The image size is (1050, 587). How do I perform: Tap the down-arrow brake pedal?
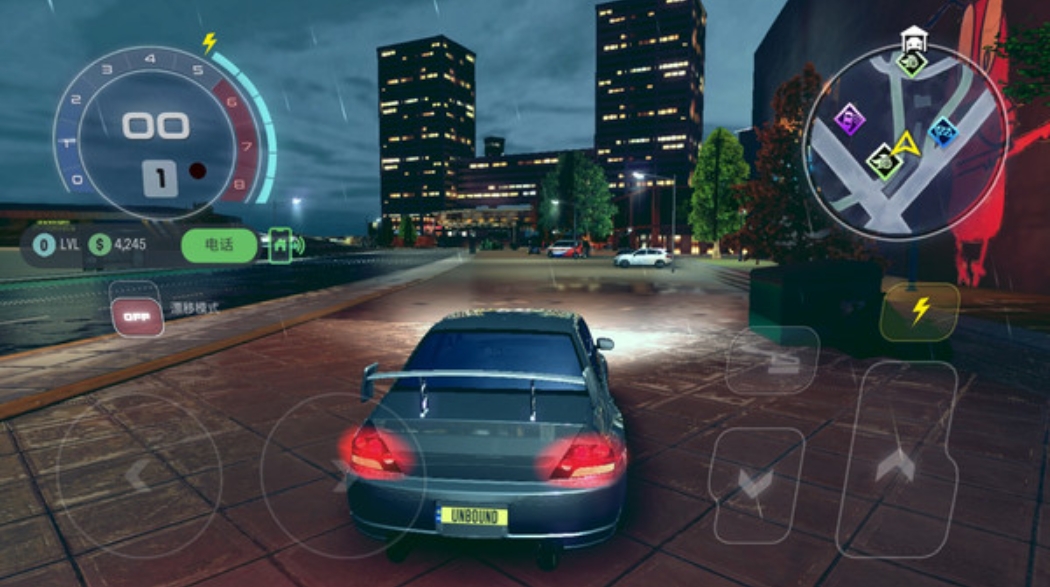[x=756, y=482]
